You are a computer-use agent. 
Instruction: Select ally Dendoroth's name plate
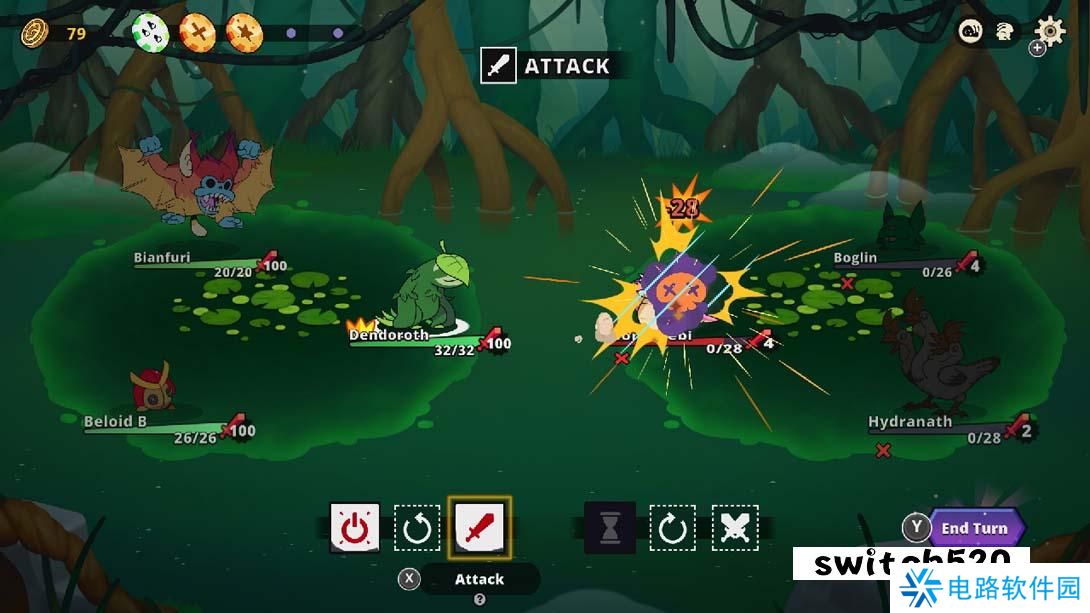click(x=389, y=335)
